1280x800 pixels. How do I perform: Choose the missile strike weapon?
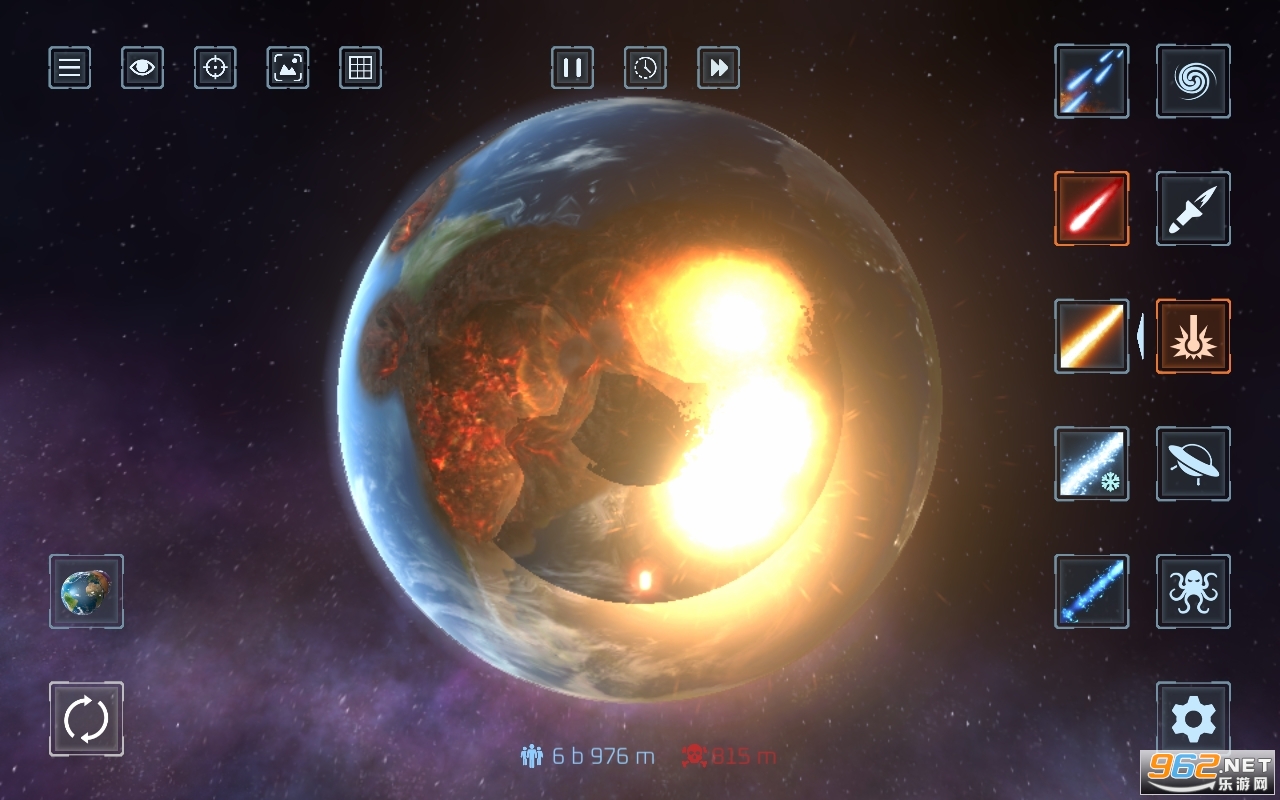(x=1192, y=209)
